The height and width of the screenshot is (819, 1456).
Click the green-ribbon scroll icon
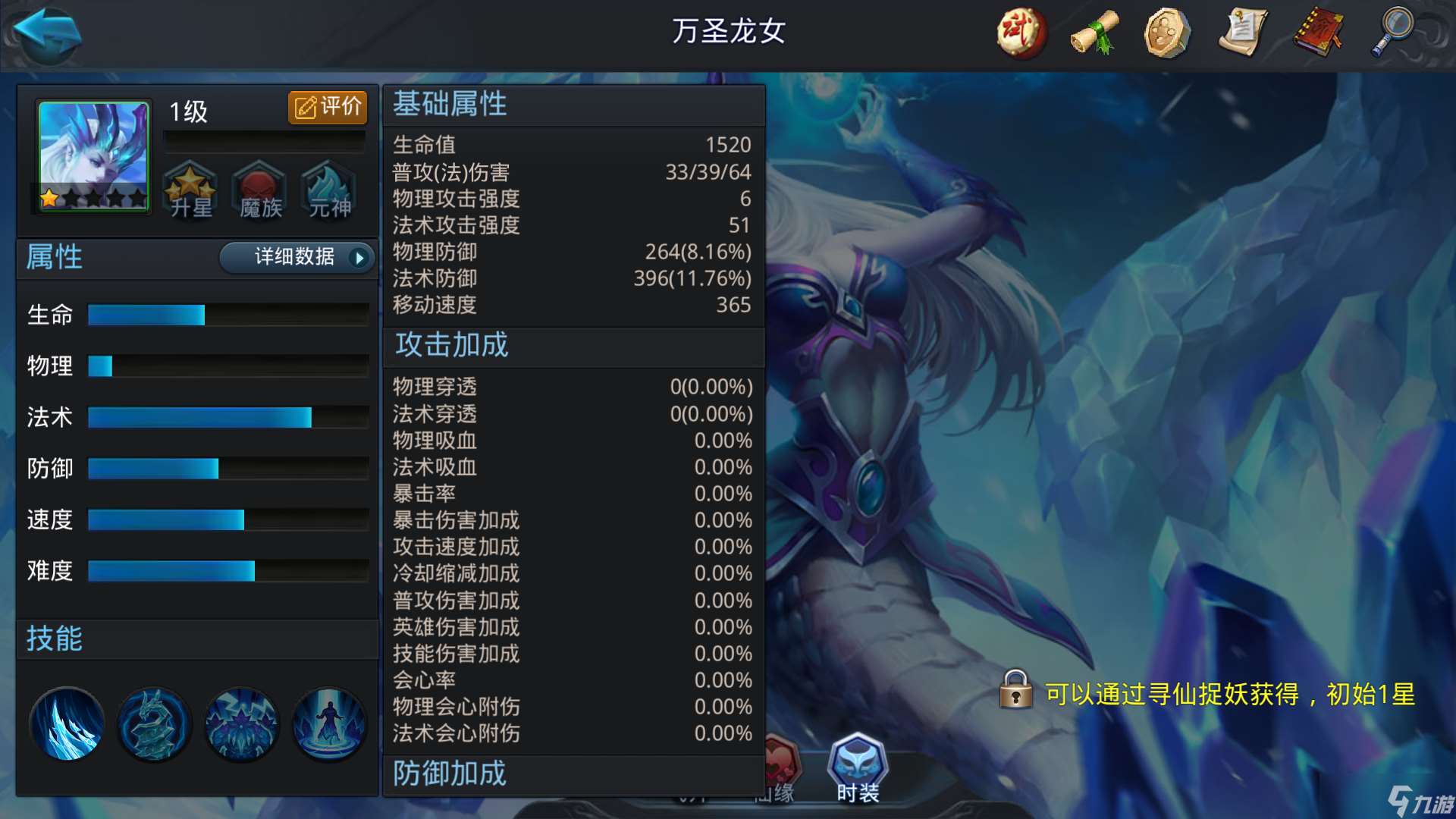click(1094, 32)
